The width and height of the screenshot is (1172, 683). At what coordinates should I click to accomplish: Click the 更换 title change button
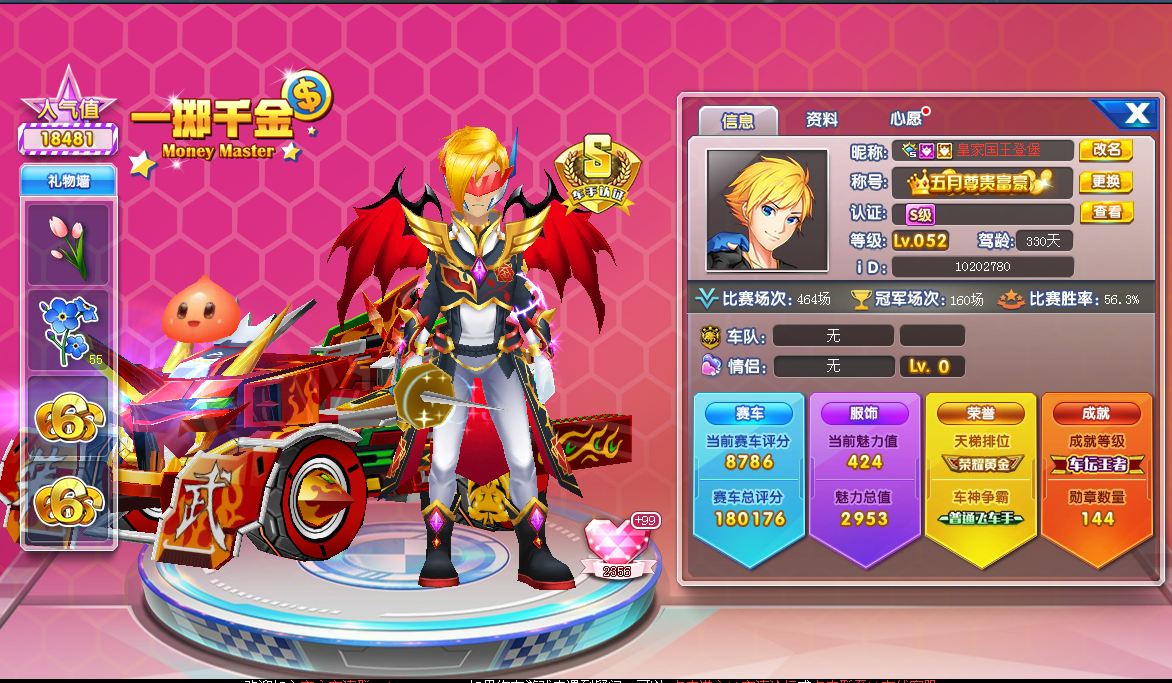tap(1106, 182)
